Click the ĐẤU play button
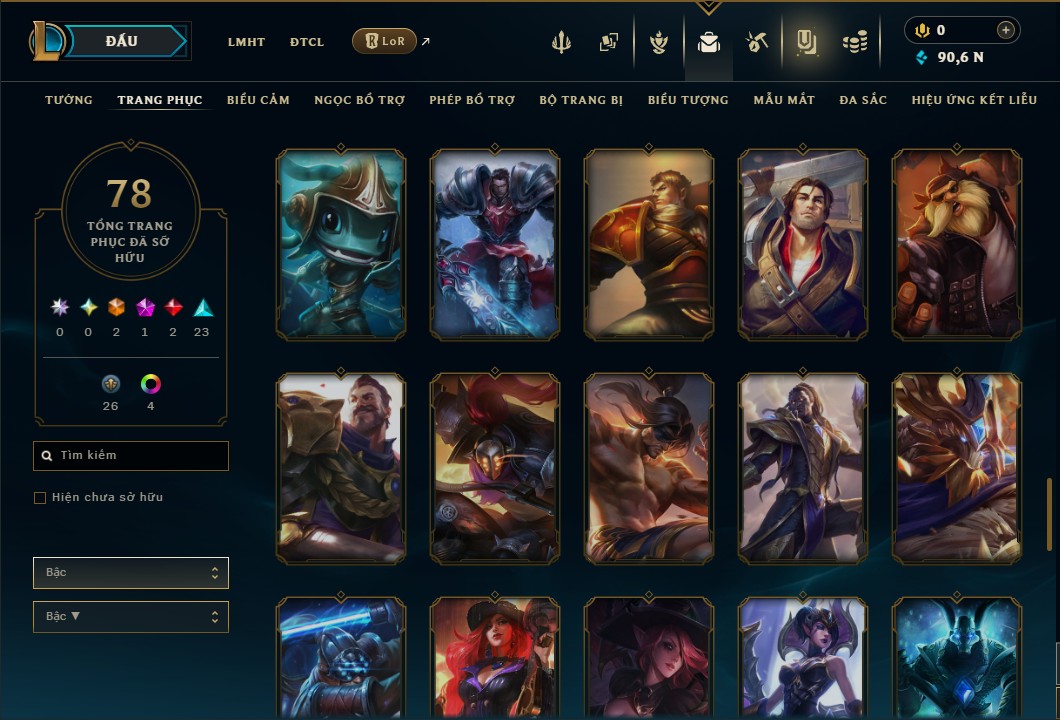The height and width of the screenshot is (720, 1060). [122, 41]
